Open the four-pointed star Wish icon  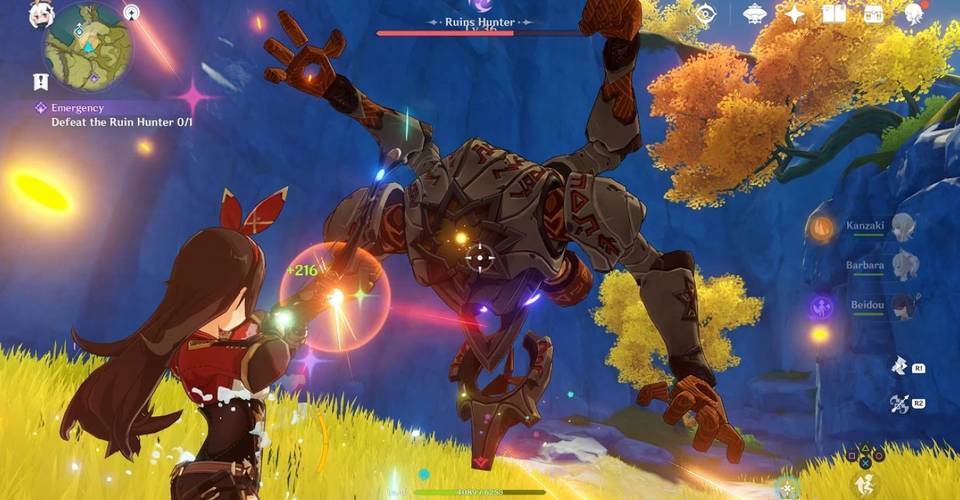coord(795,14)
